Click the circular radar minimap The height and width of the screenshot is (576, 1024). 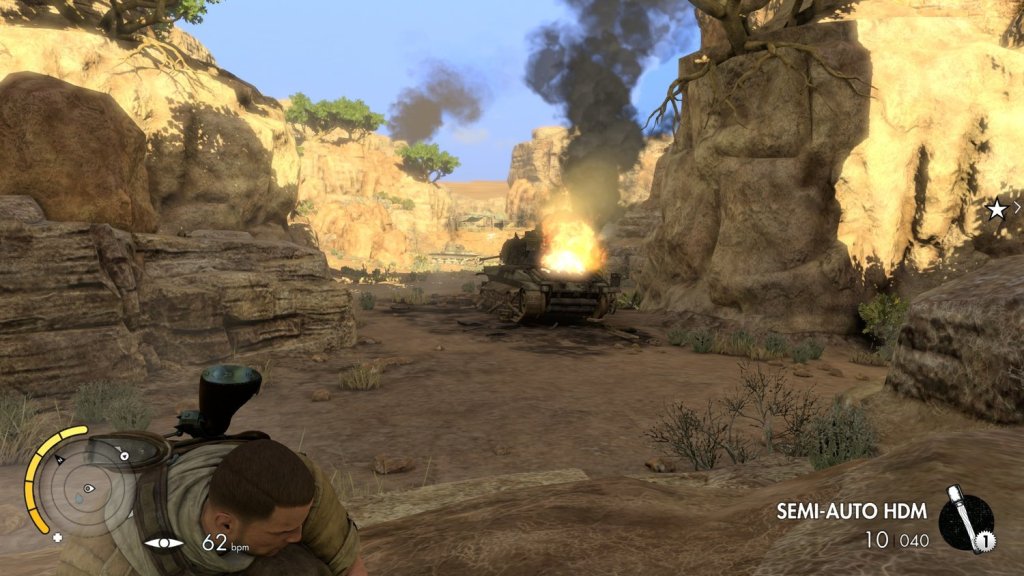point(86,487)
